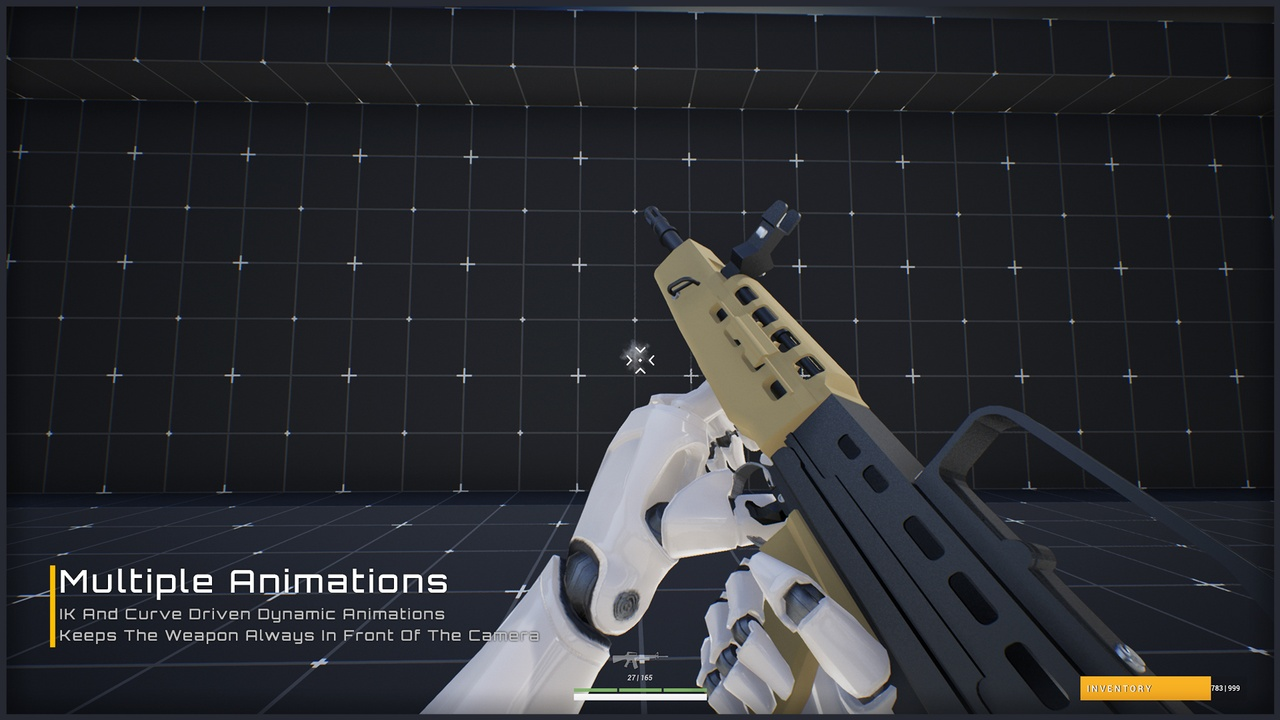Click the ammo counter showing 27|165

(640, 677)
